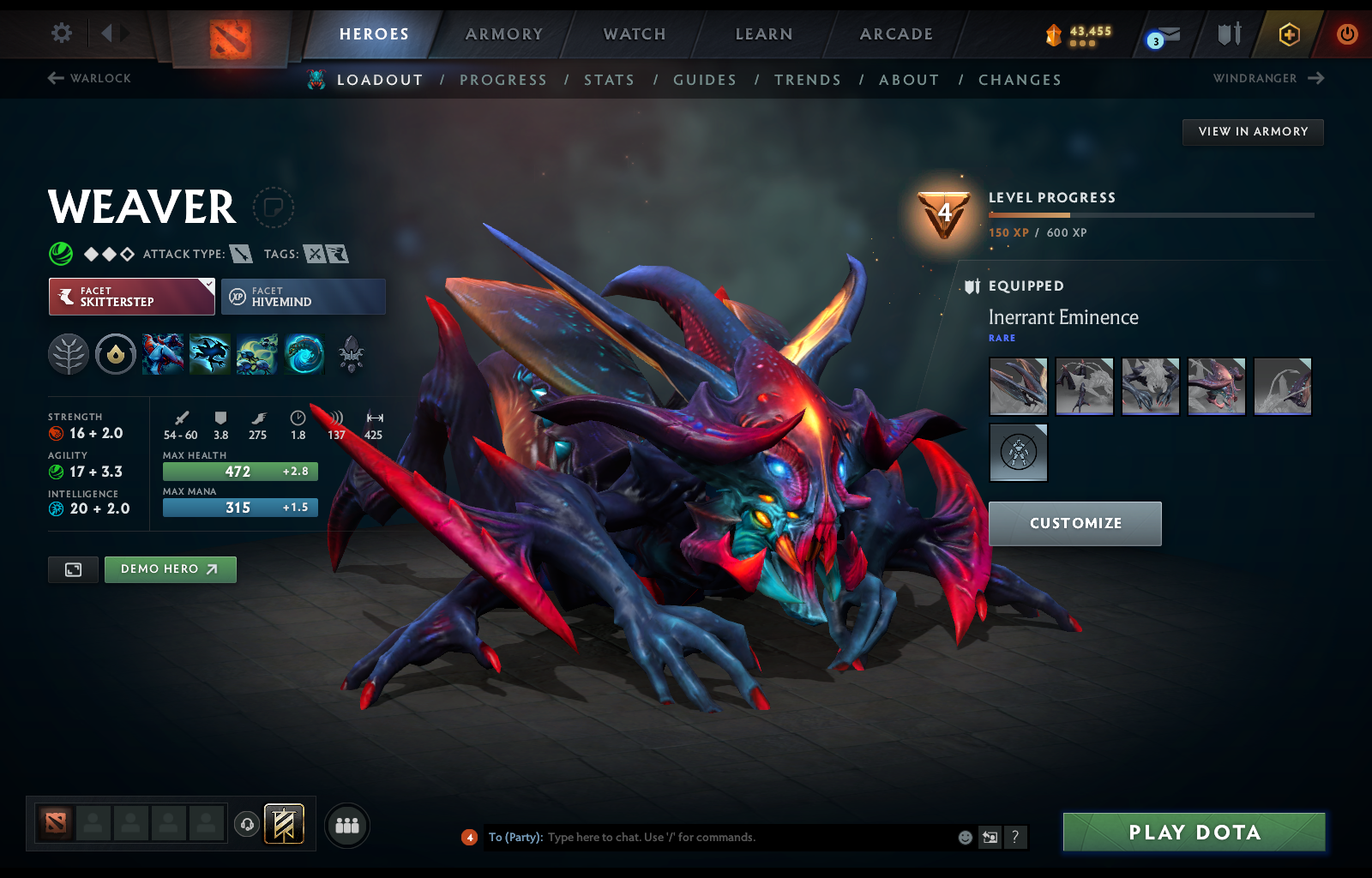Inspect the Time Lapse swirl ability icon
Image resolution: width=1372 pixels, height=878 pixels.
click(x=304, y=354)
